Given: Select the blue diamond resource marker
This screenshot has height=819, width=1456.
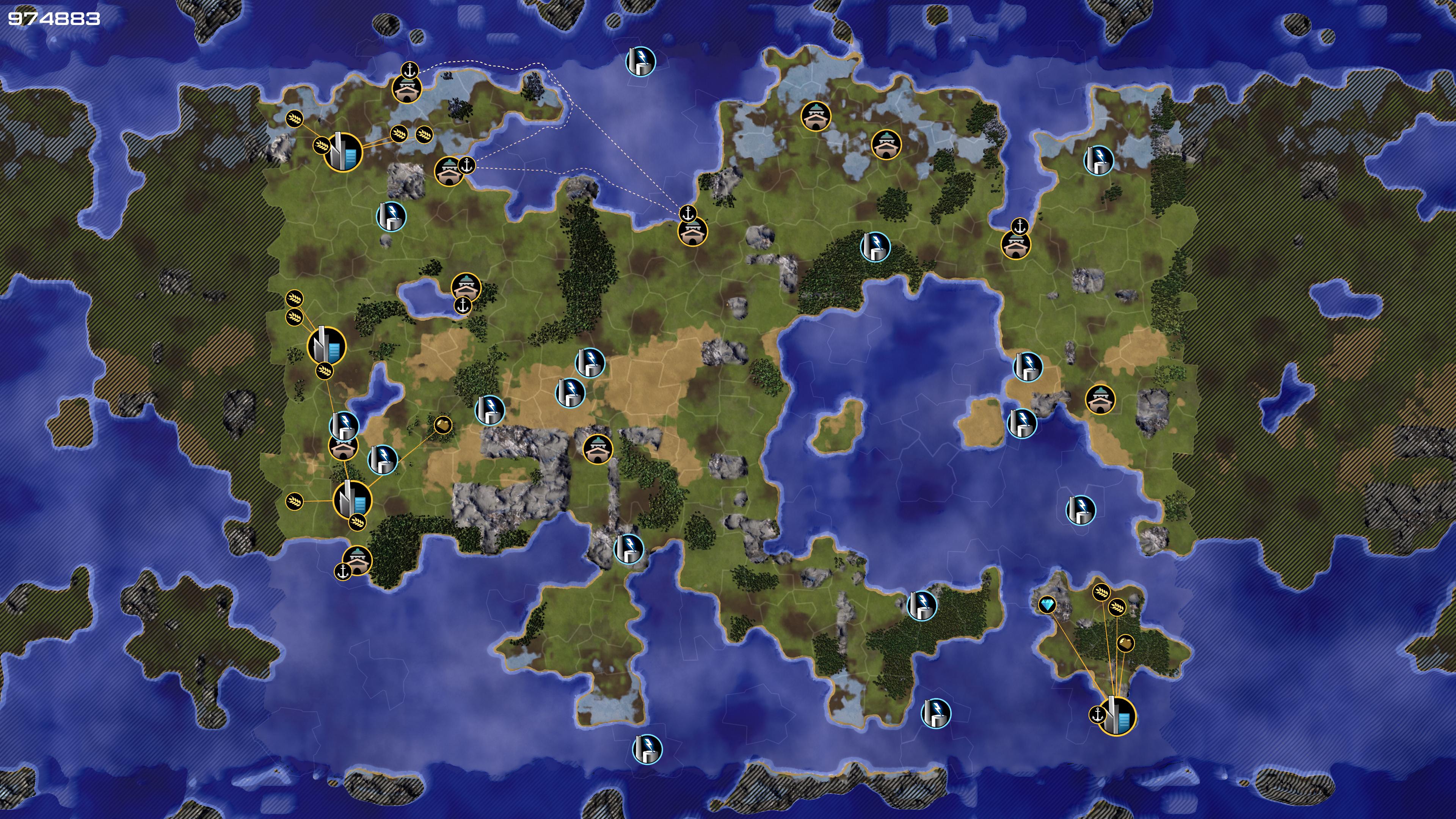Looking at the screenshot, I should click(1047, 605).
